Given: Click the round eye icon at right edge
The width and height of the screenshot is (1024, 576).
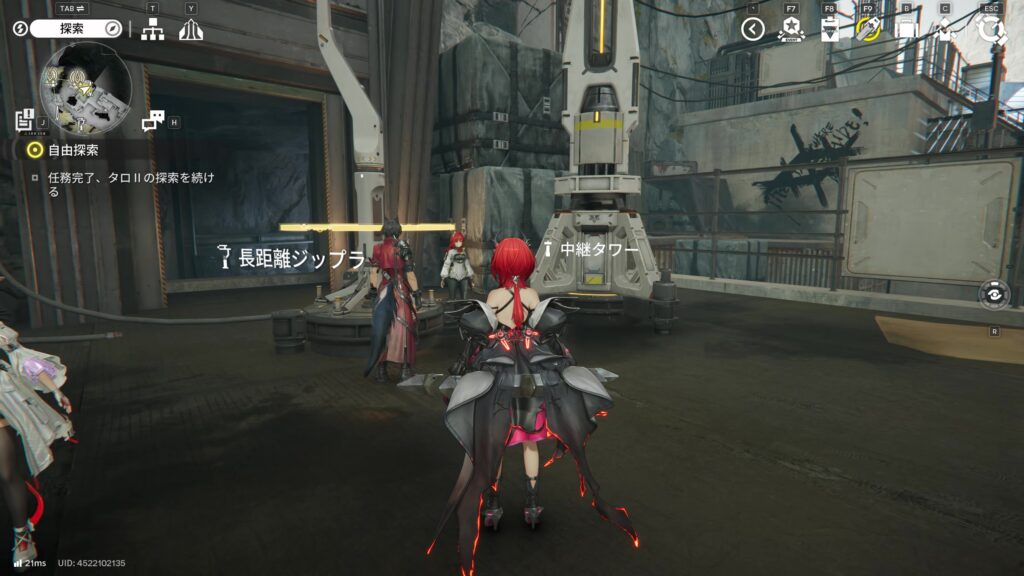Looking at the screenshot, I should [994, 295].
